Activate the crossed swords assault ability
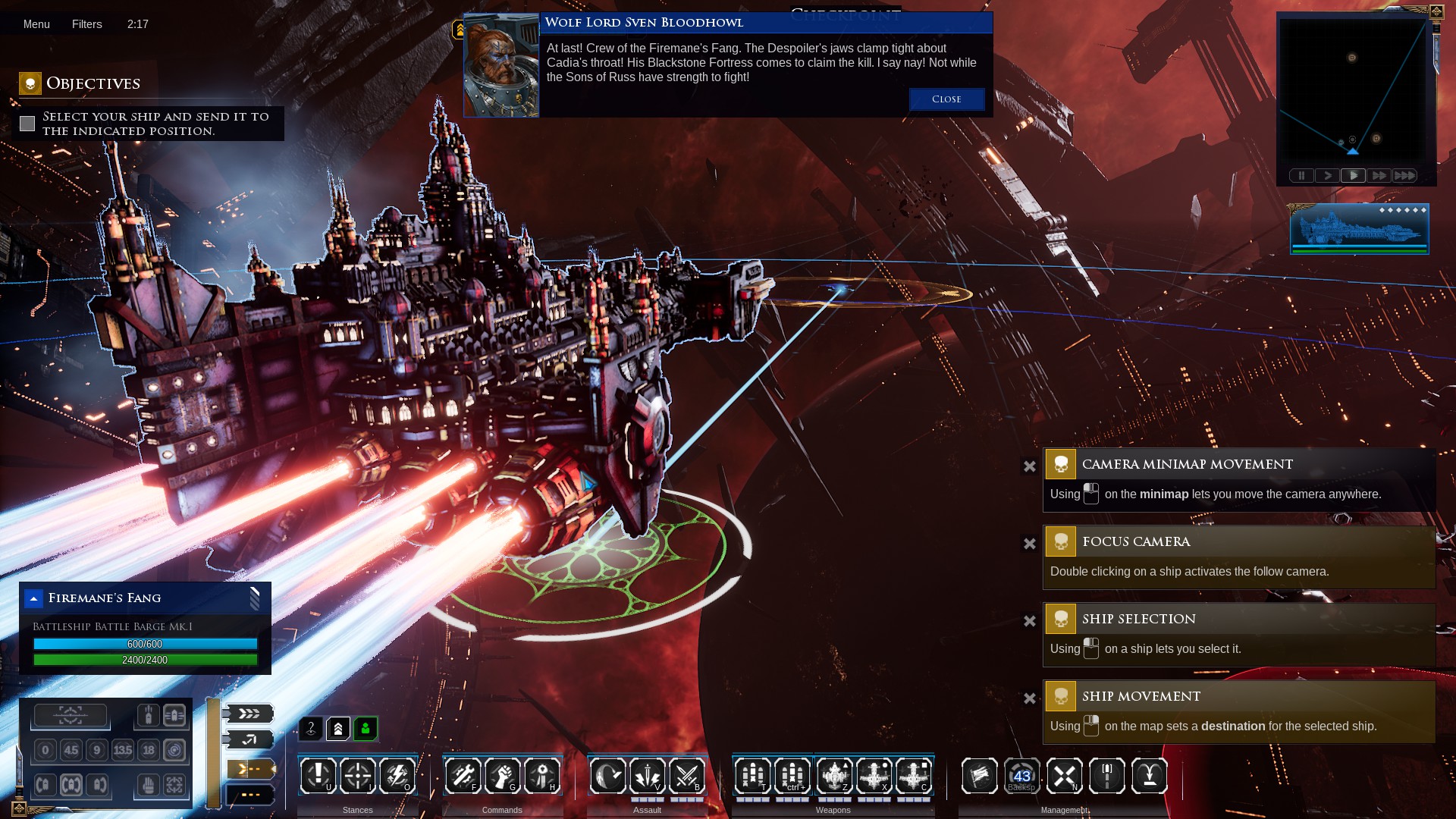The image size is (1456, 819). coord(686,775)
